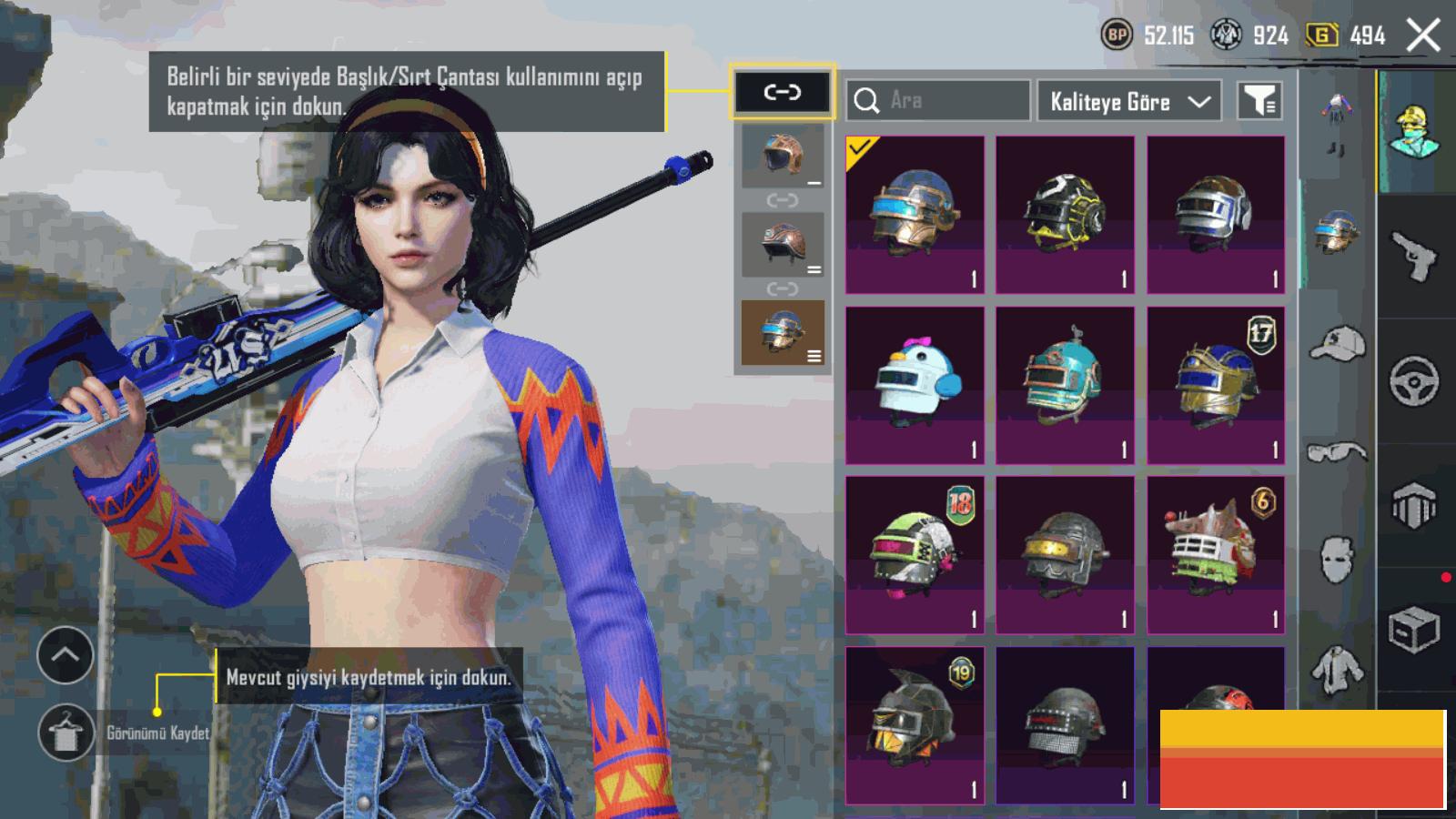The image size is (1456, 819).
Task: Open the face mask tab
Action: tap(1337, 557)
